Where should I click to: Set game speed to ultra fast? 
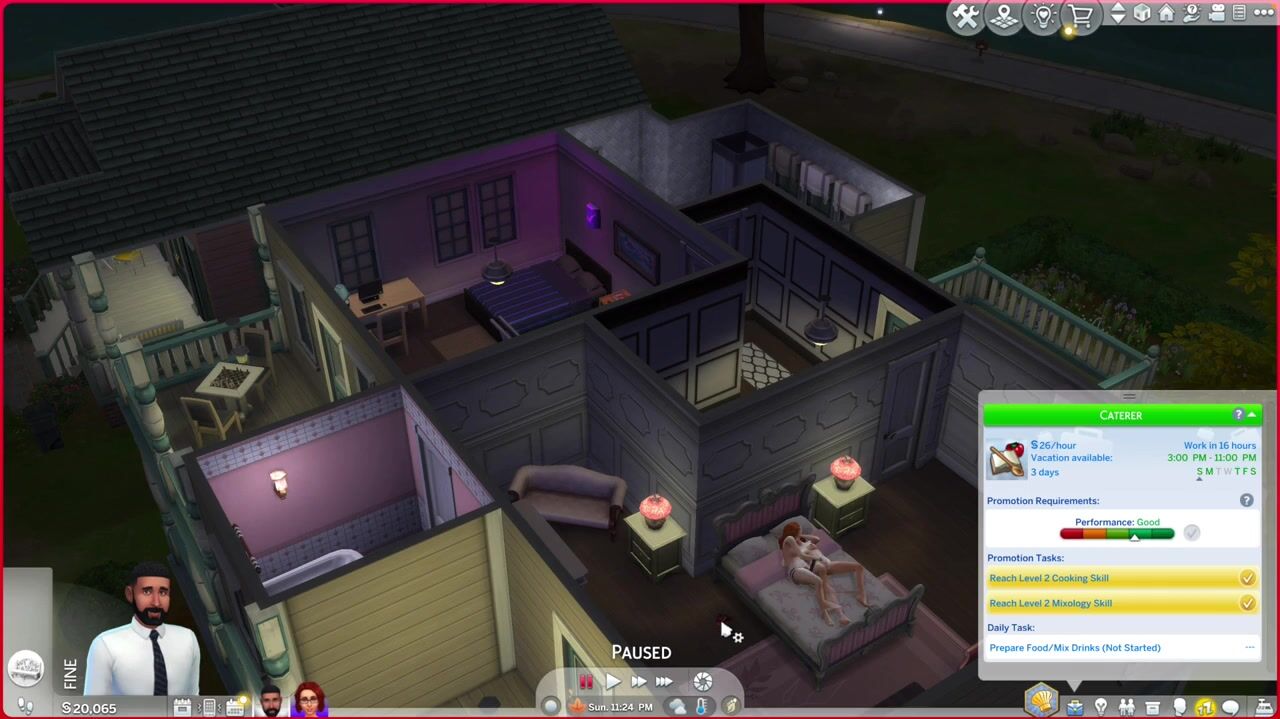[664, 682]
